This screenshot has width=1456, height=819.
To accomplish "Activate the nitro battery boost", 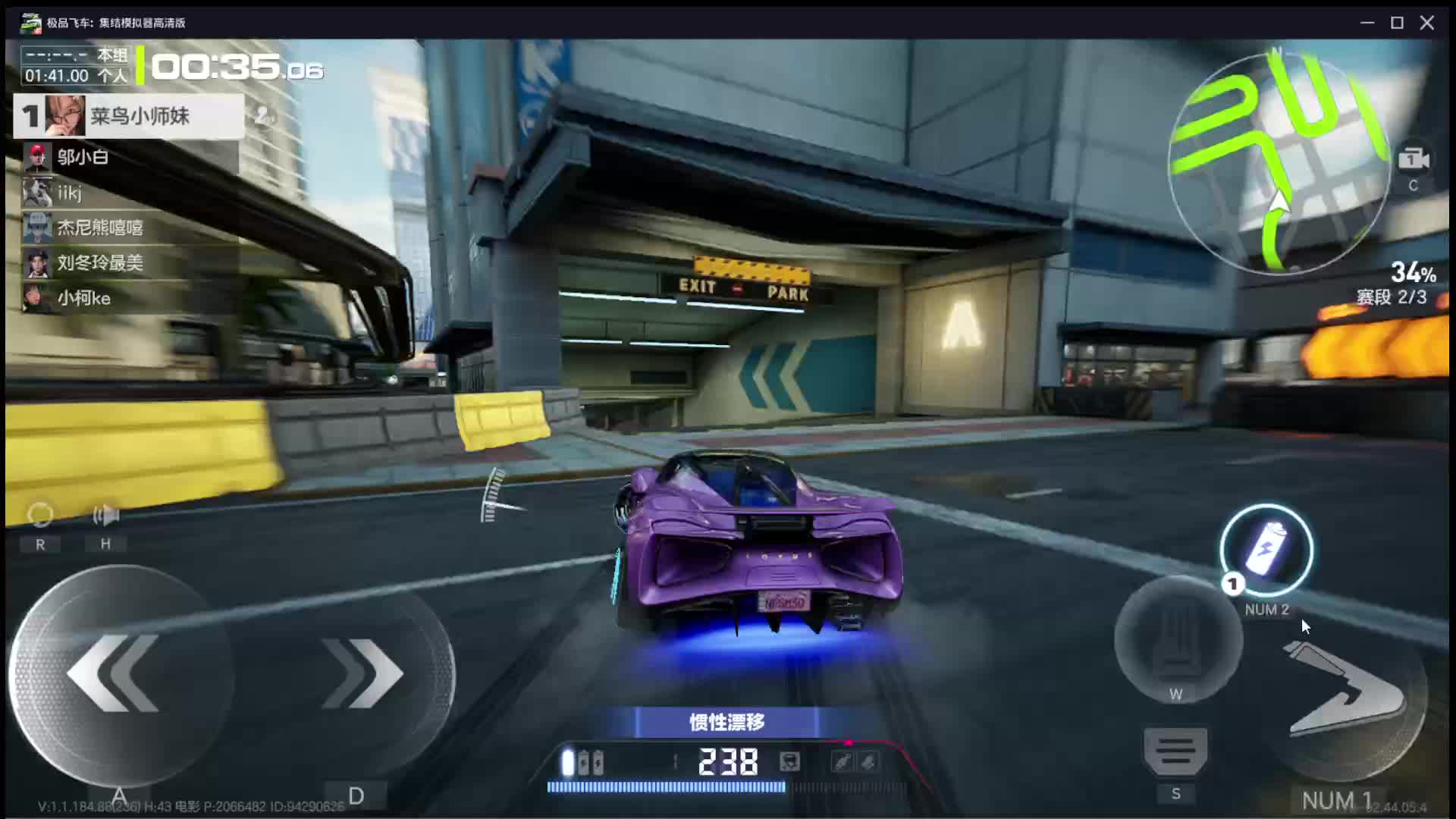I will click(x=1266, y=551).
